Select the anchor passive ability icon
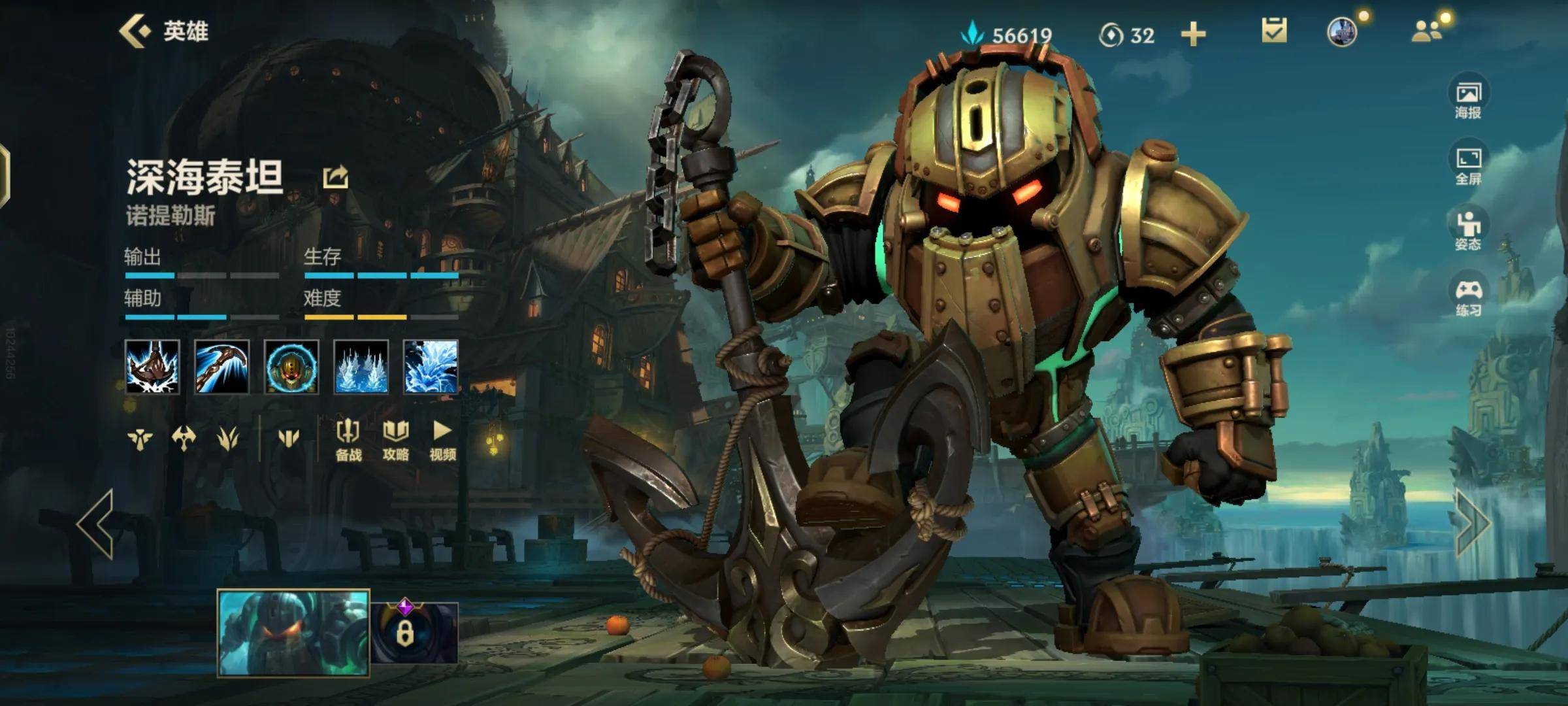The width and height of the screenshot is (1568, 706). tap(152, 367)
